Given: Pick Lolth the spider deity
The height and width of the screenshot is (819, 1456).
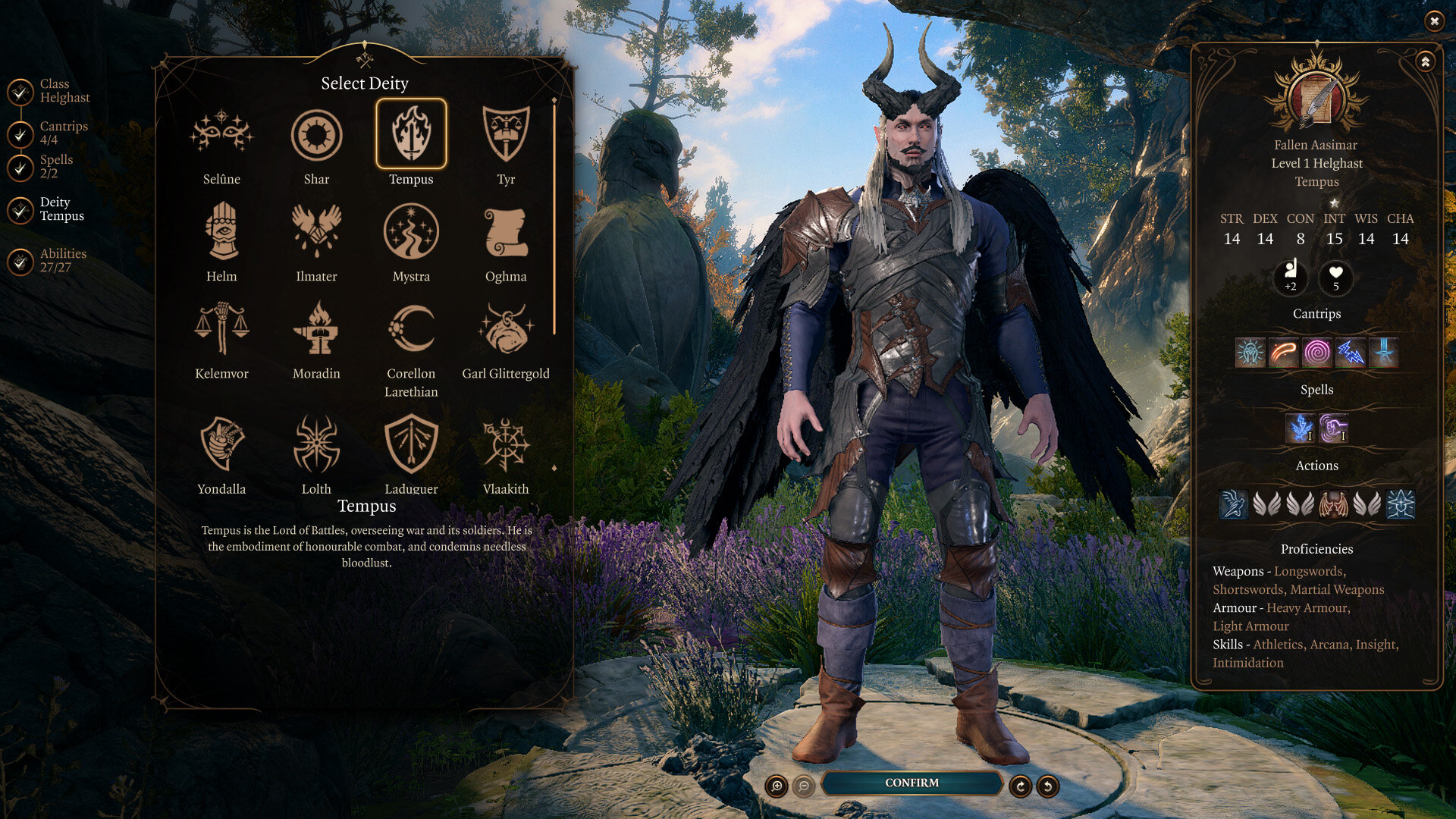Looking at the screenshot, I should click(x=316, y=444).
